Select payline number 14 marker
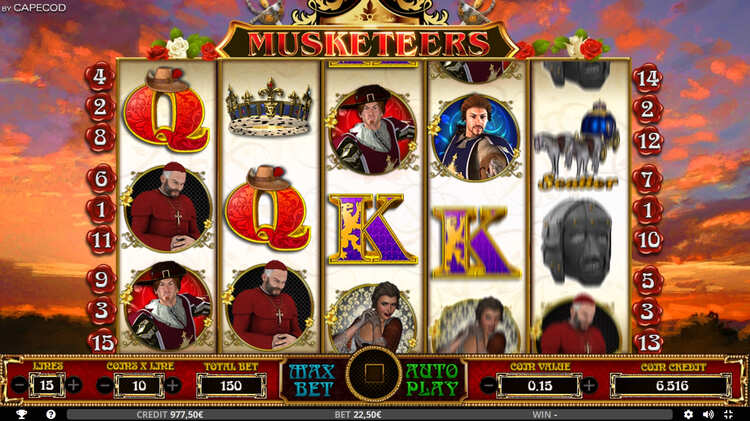 tap(648, 76)
